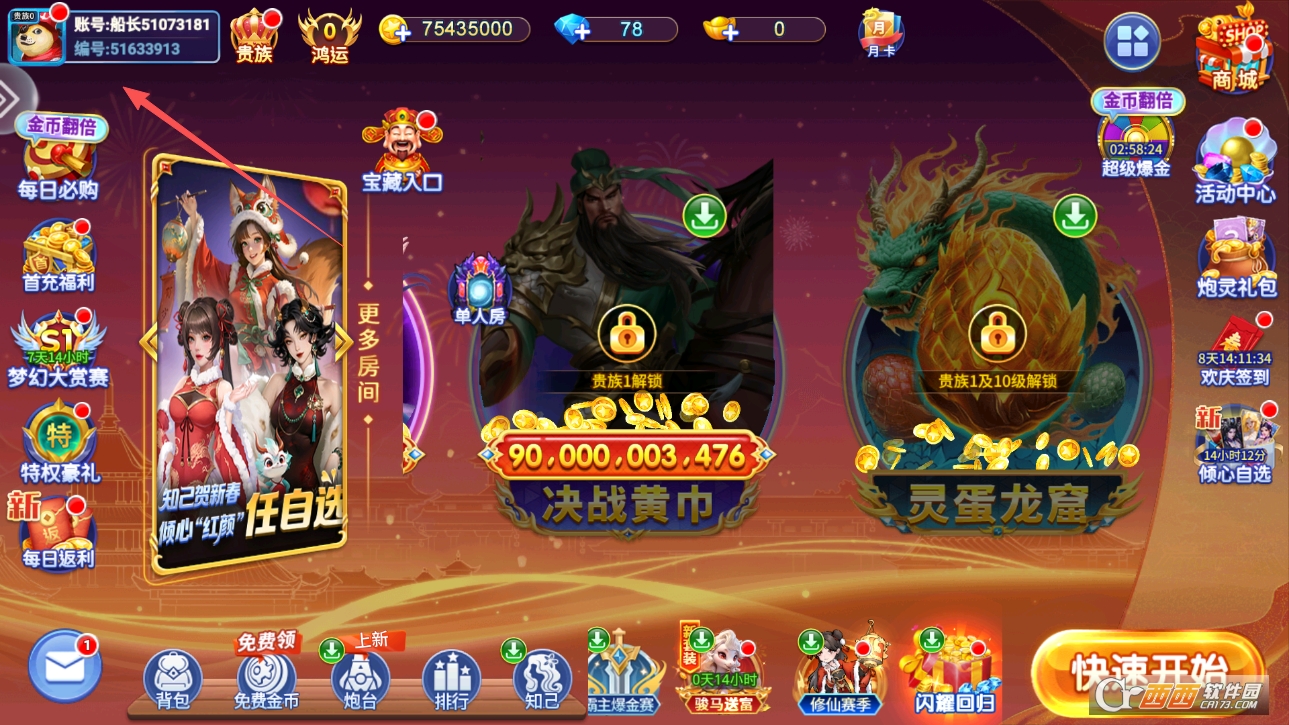Open the 单人房 single room

click(x=480, y=290)
